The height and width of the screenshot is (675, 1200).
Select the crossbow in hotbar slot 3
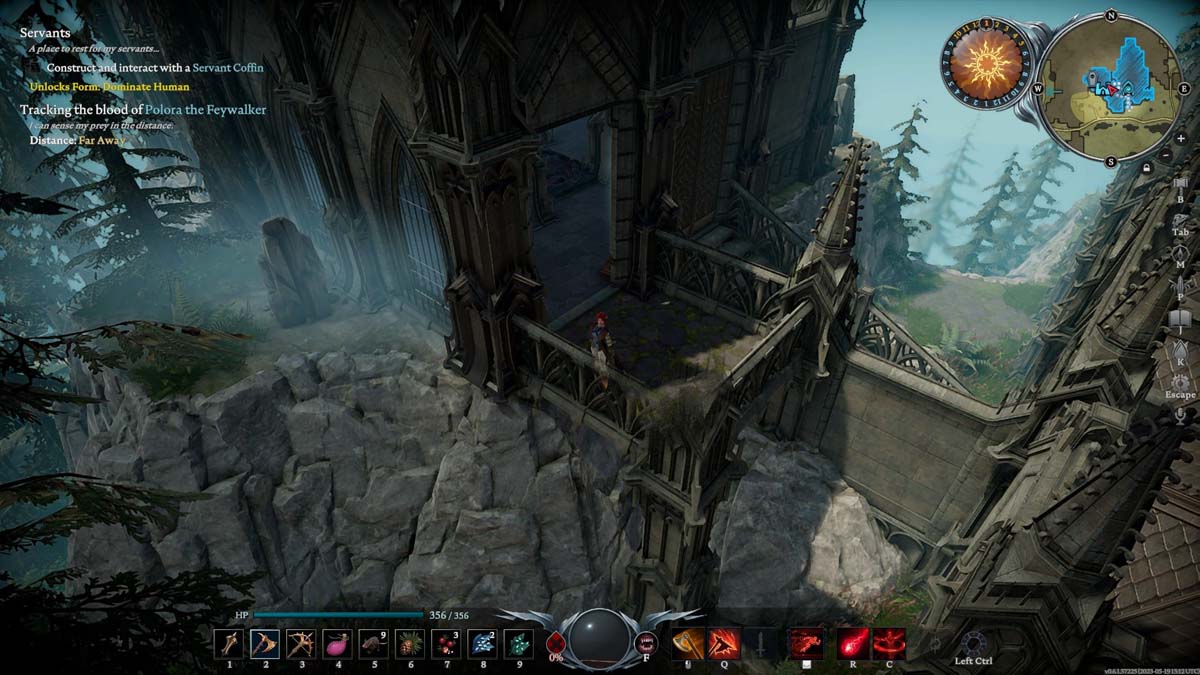pos(301,643)
